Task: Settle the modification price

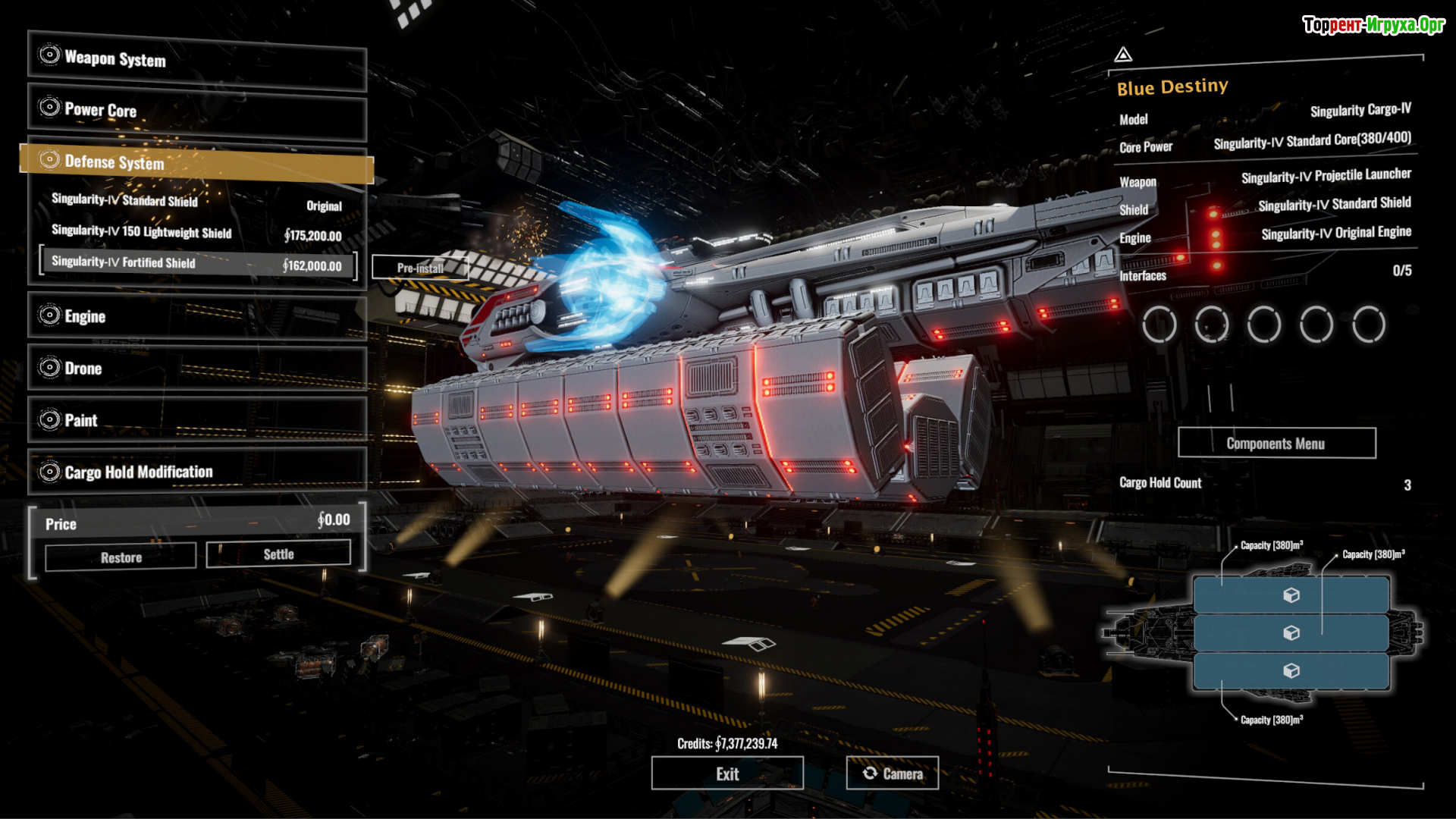Action: coord(278,554)
